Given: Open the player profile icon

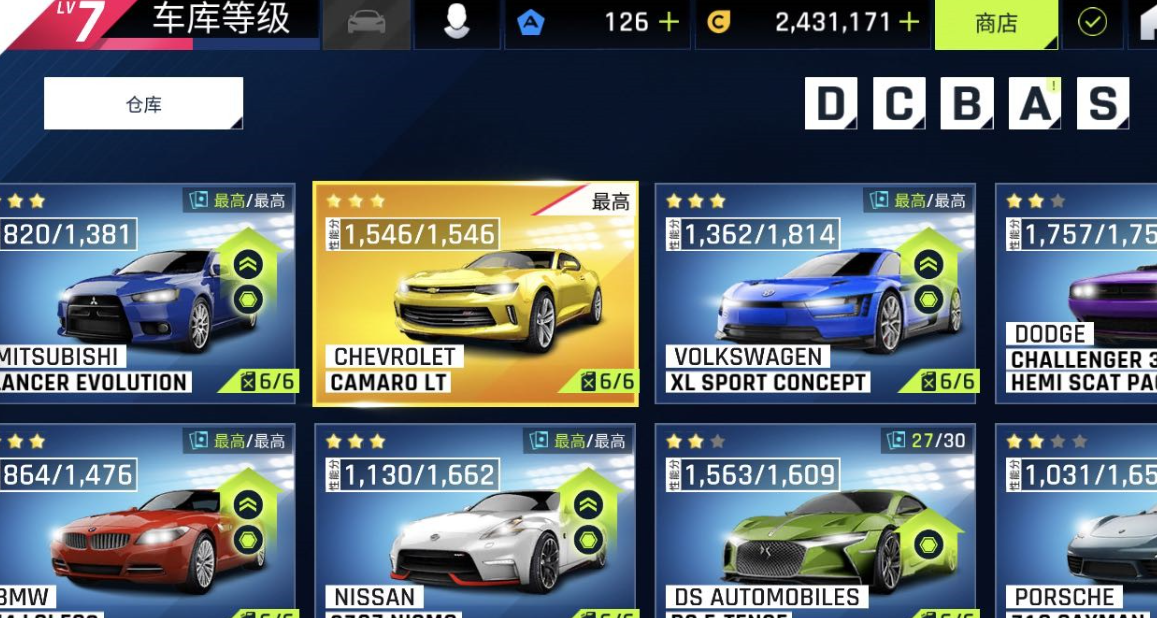Looking at the screenshot, I should tap(457, 24).
